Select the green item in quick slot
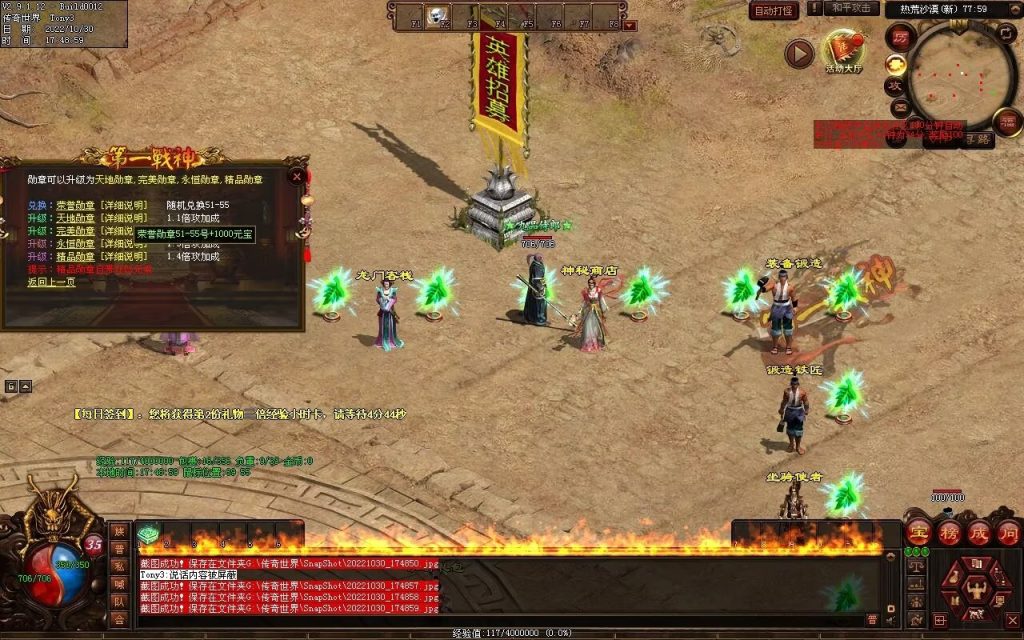Screen dimensions: 1024x640 click(149, 535)
